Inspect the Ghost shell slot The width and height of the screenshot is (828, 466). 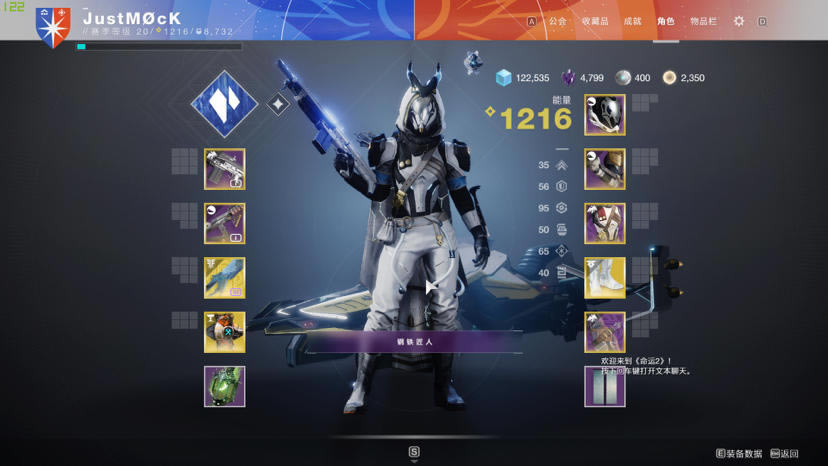point(224,332)
